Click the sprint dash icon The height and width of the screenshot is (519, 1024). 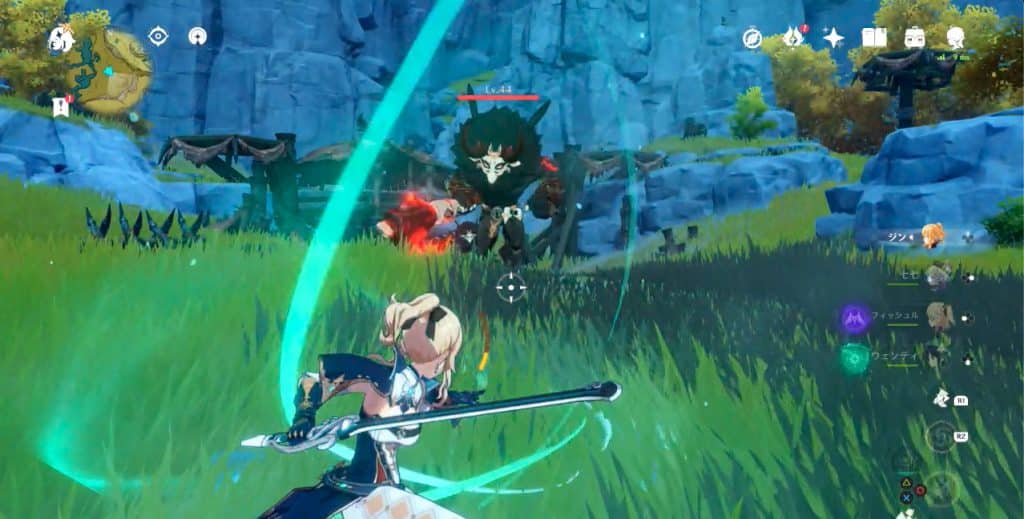point(940,399)
